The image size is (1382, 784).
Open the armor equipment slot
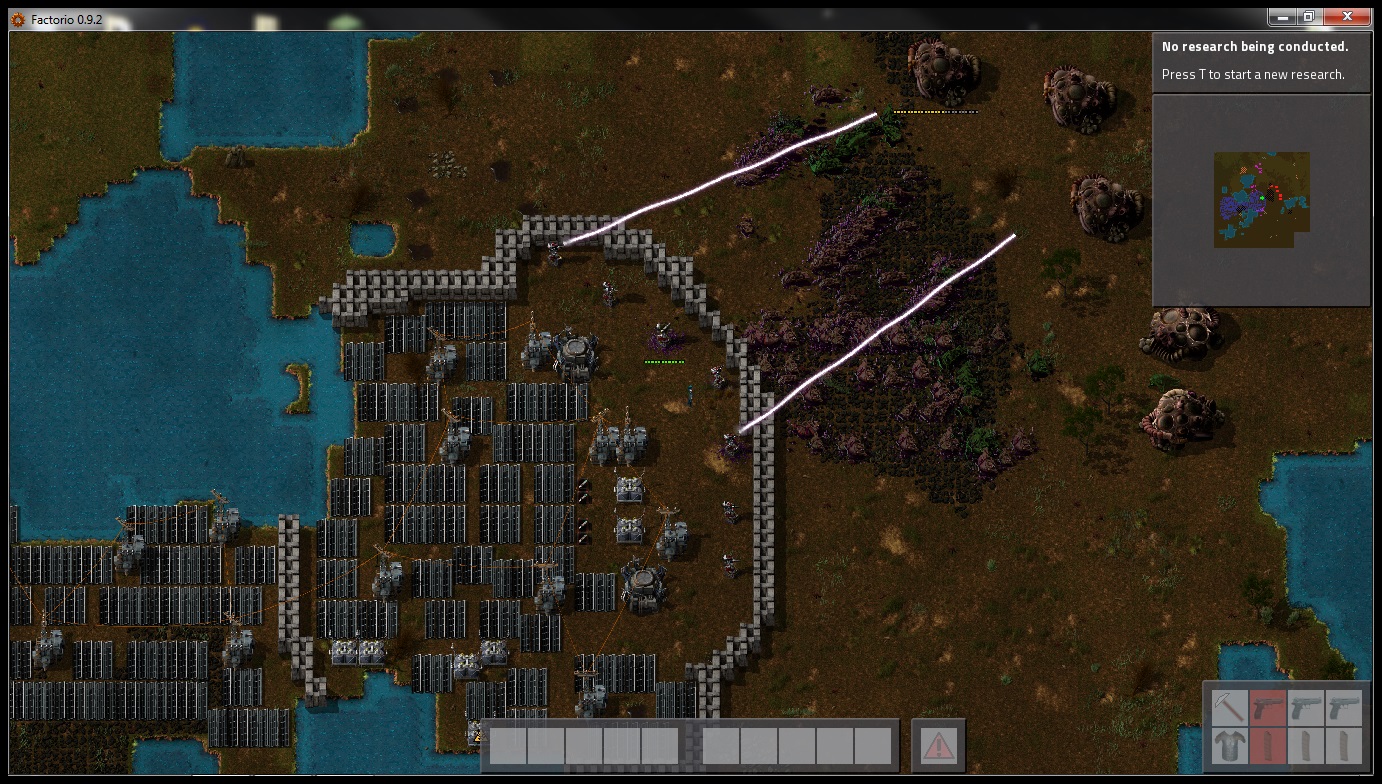click(x=1229, y=746)
